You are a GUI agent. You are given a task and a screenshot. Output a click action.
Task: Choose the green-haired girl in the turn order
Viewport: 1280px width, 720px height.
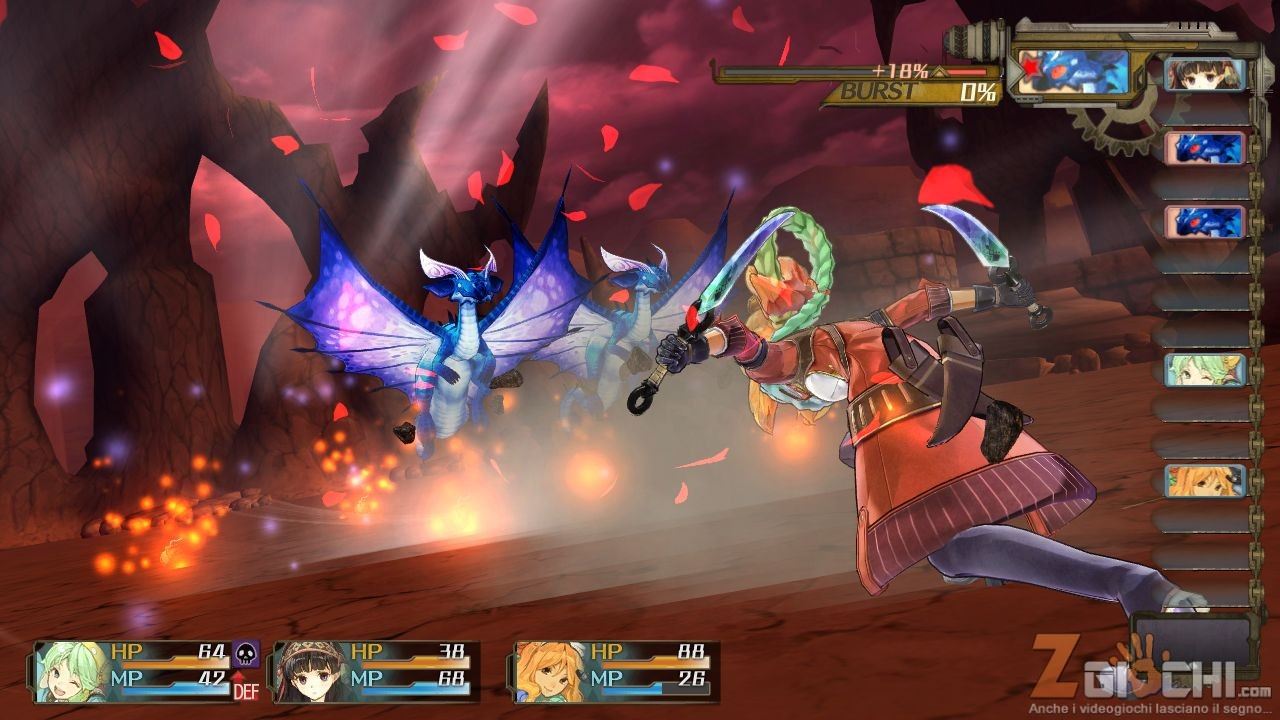point(1205,370)
